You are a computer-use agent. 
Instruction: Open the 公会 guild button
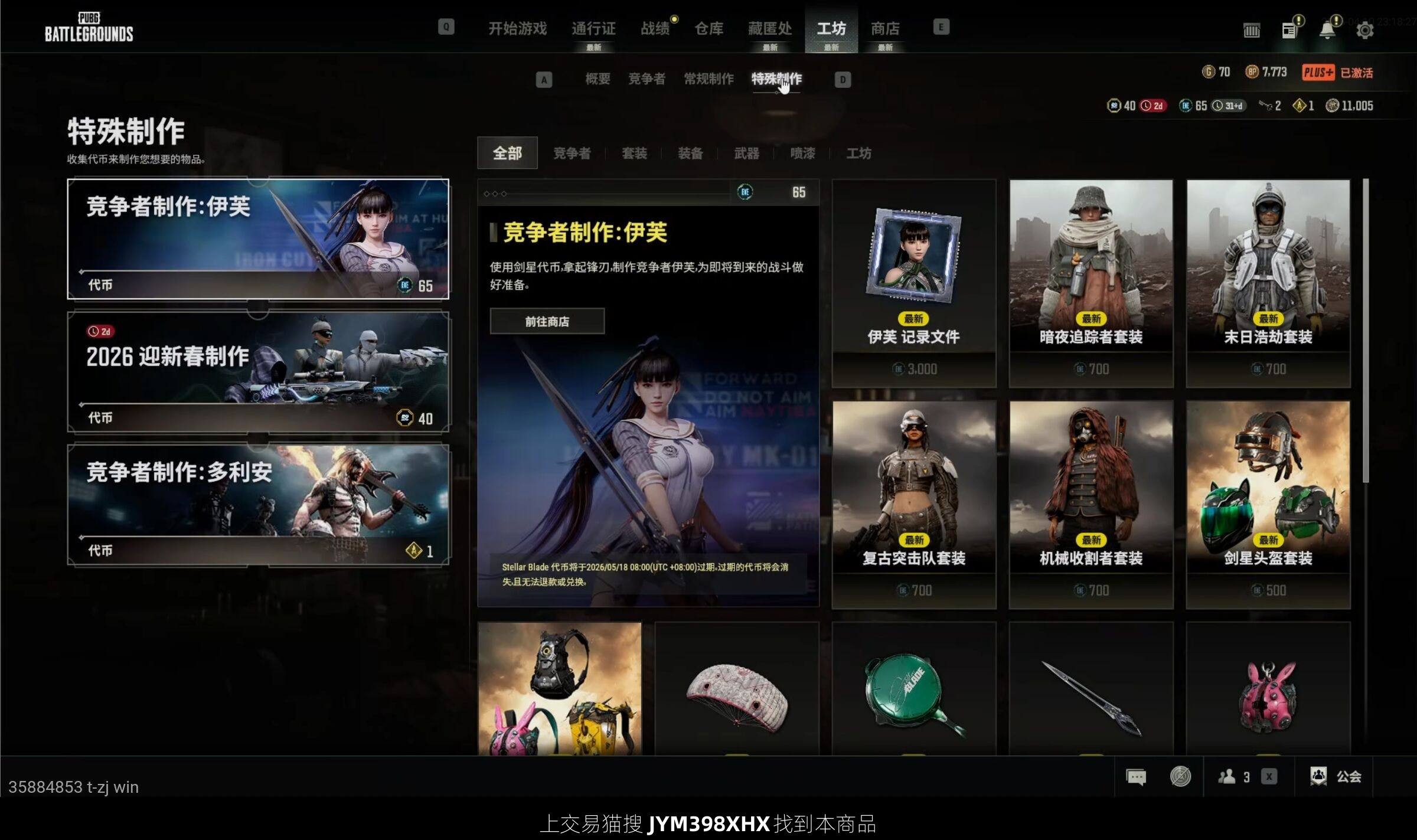pos(1336,776)
